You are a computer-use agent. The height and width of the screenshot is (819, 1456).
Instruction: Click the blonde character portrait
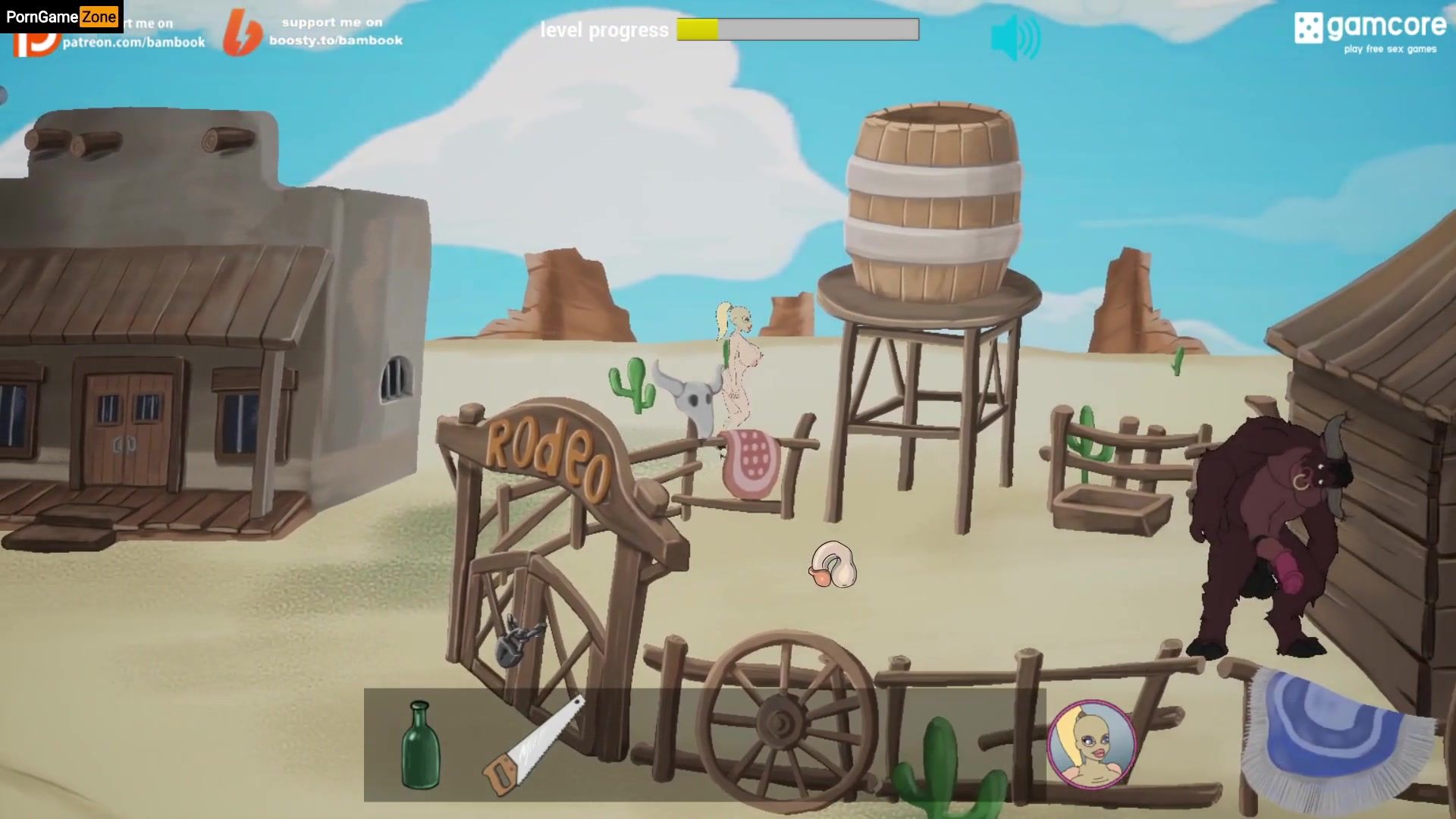pos(1091,745)
